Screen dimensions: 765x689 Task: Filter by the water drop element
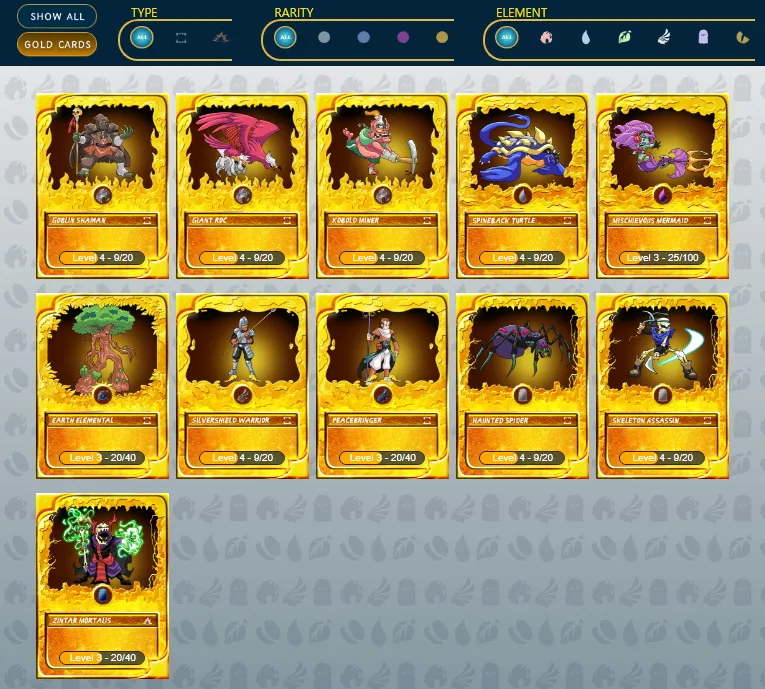click(586, 38)
